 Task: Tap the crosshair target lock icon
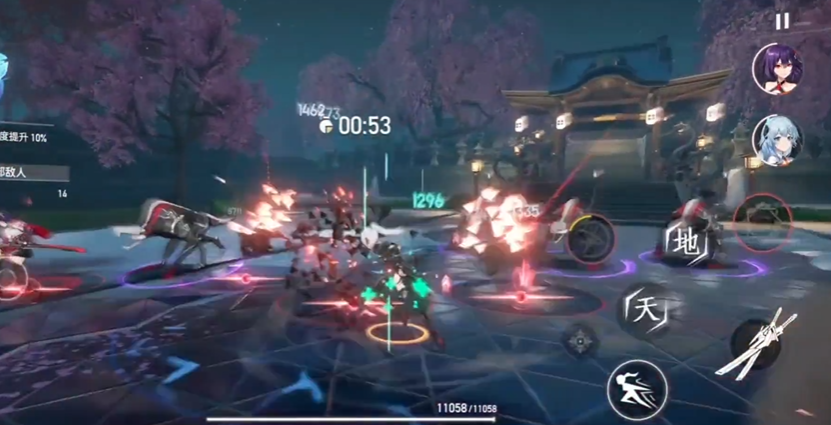tap(580, 341)
